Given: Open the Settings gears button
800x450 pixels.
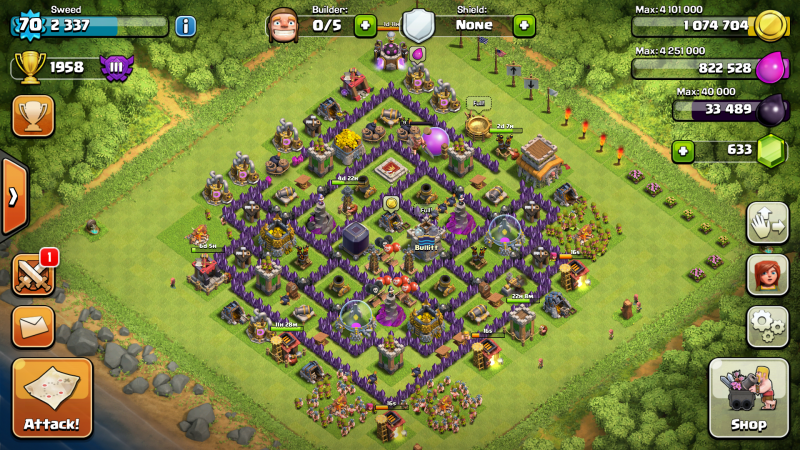Looking at the screenshot, I should point(767,326).
